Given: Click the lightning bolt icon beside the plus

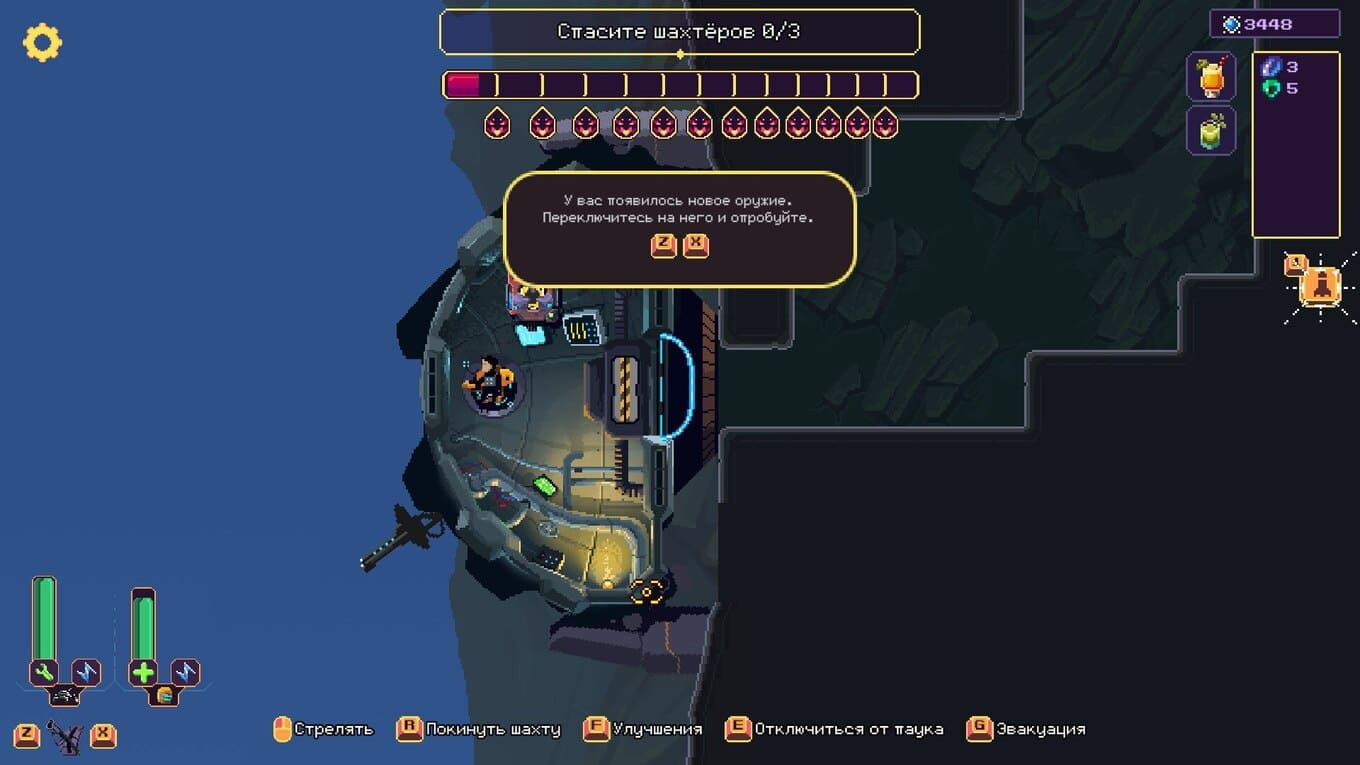Looking at the screenshot, I should (186, 672).
